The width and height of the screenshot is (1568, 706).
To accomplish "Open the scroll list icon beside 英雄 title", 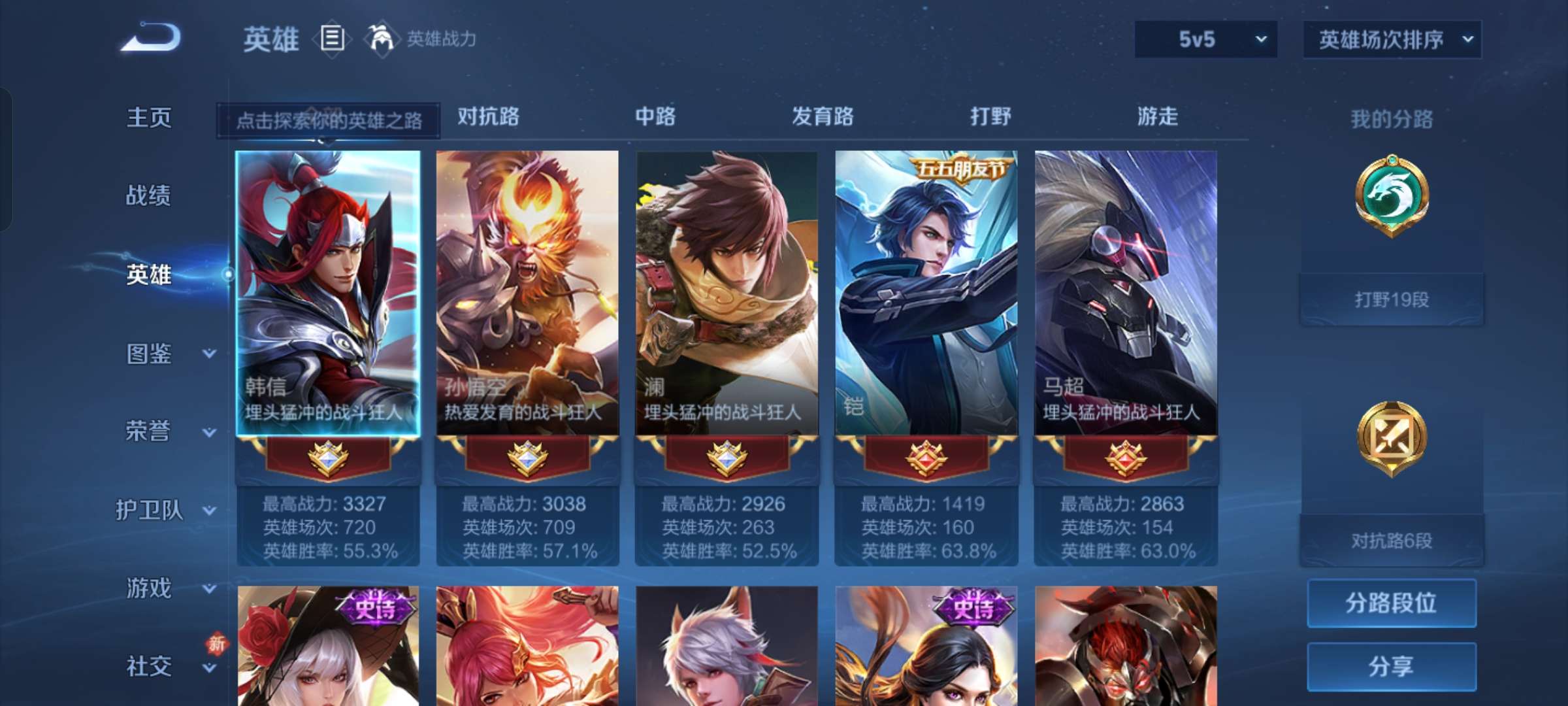I will coord(331,39).
